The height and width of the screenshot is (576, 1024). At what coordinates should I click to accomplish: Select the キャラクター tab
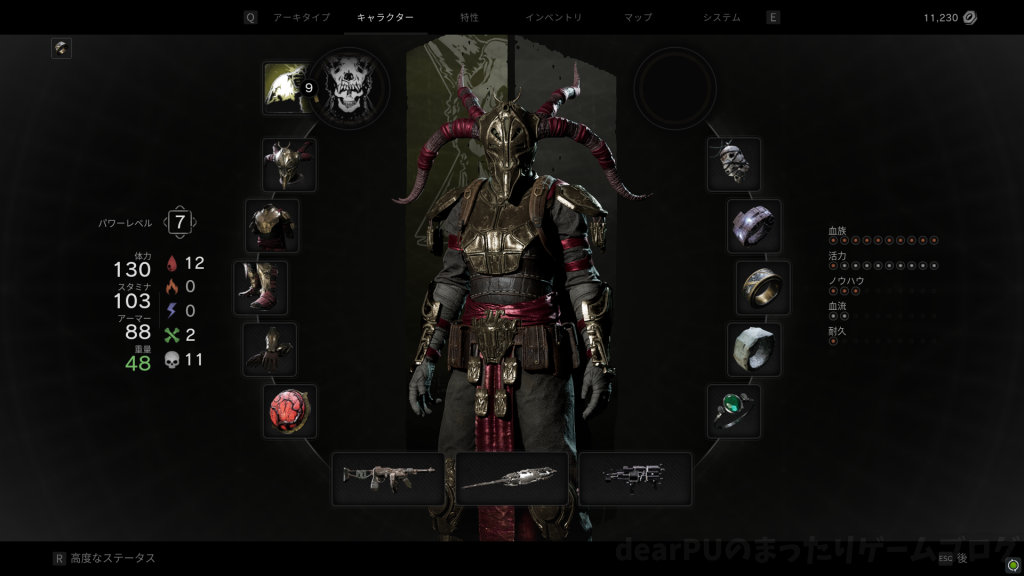385,17
